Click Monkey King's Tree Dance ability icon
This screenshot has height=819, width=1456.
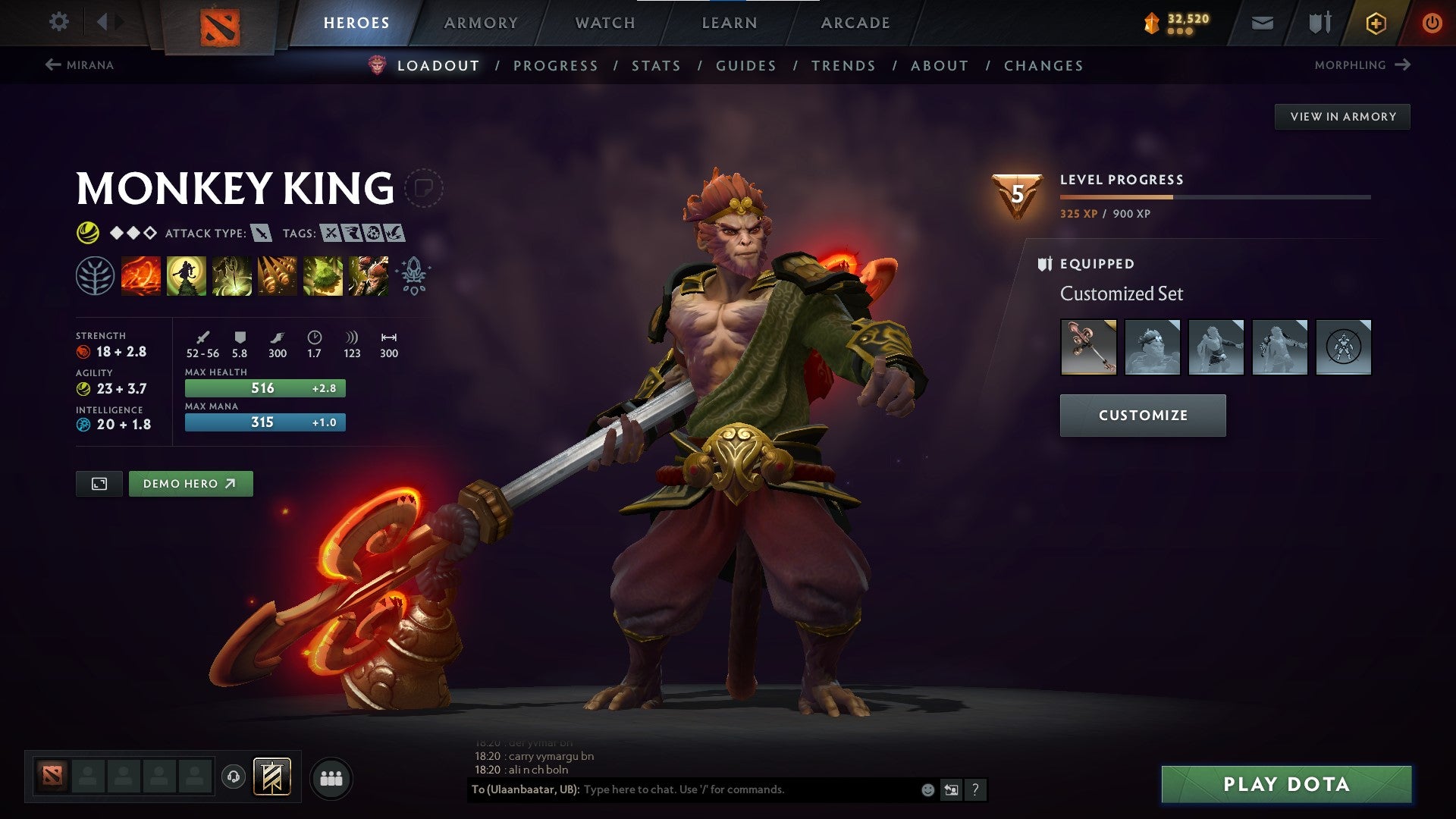186,275
